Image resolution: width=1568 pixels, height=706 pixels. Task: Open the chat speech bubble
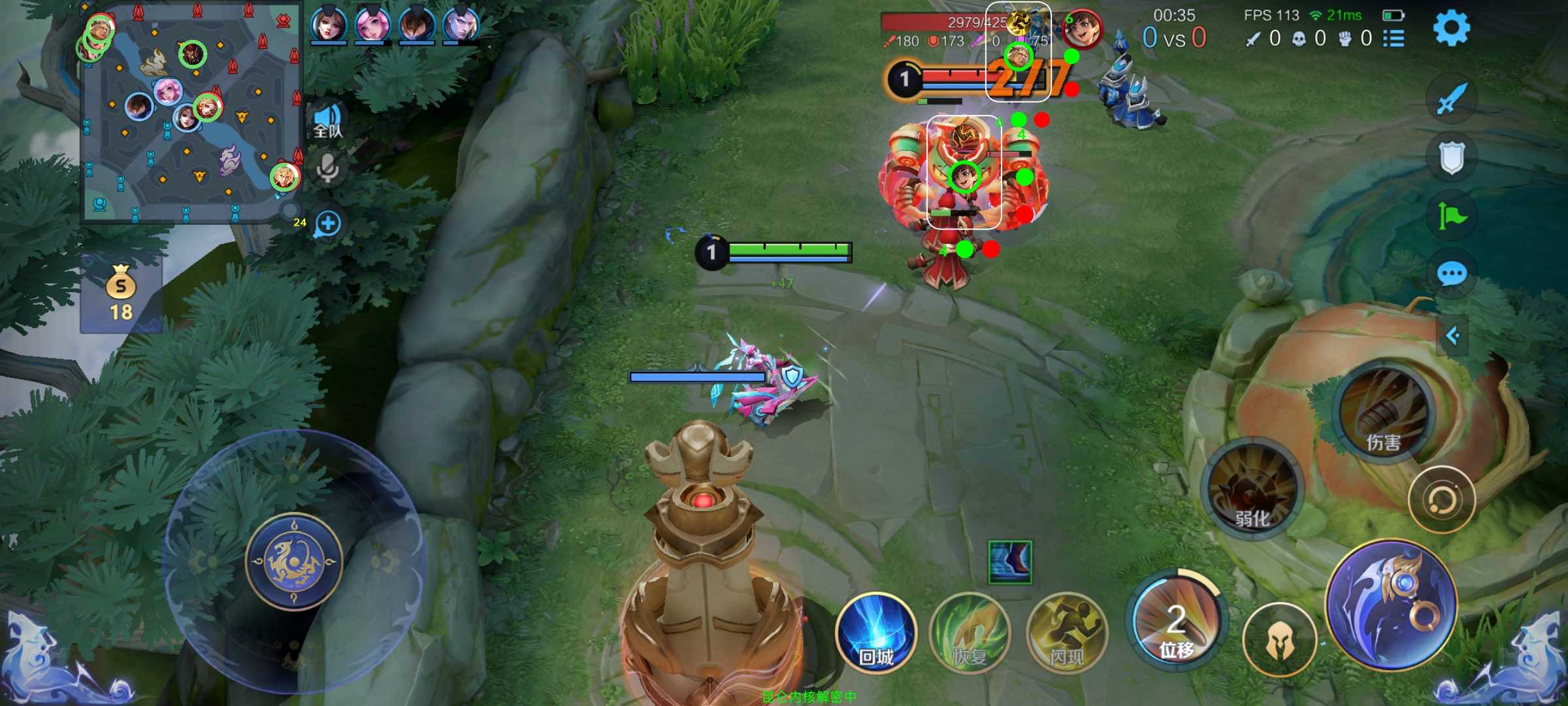tap(1451, 273)
